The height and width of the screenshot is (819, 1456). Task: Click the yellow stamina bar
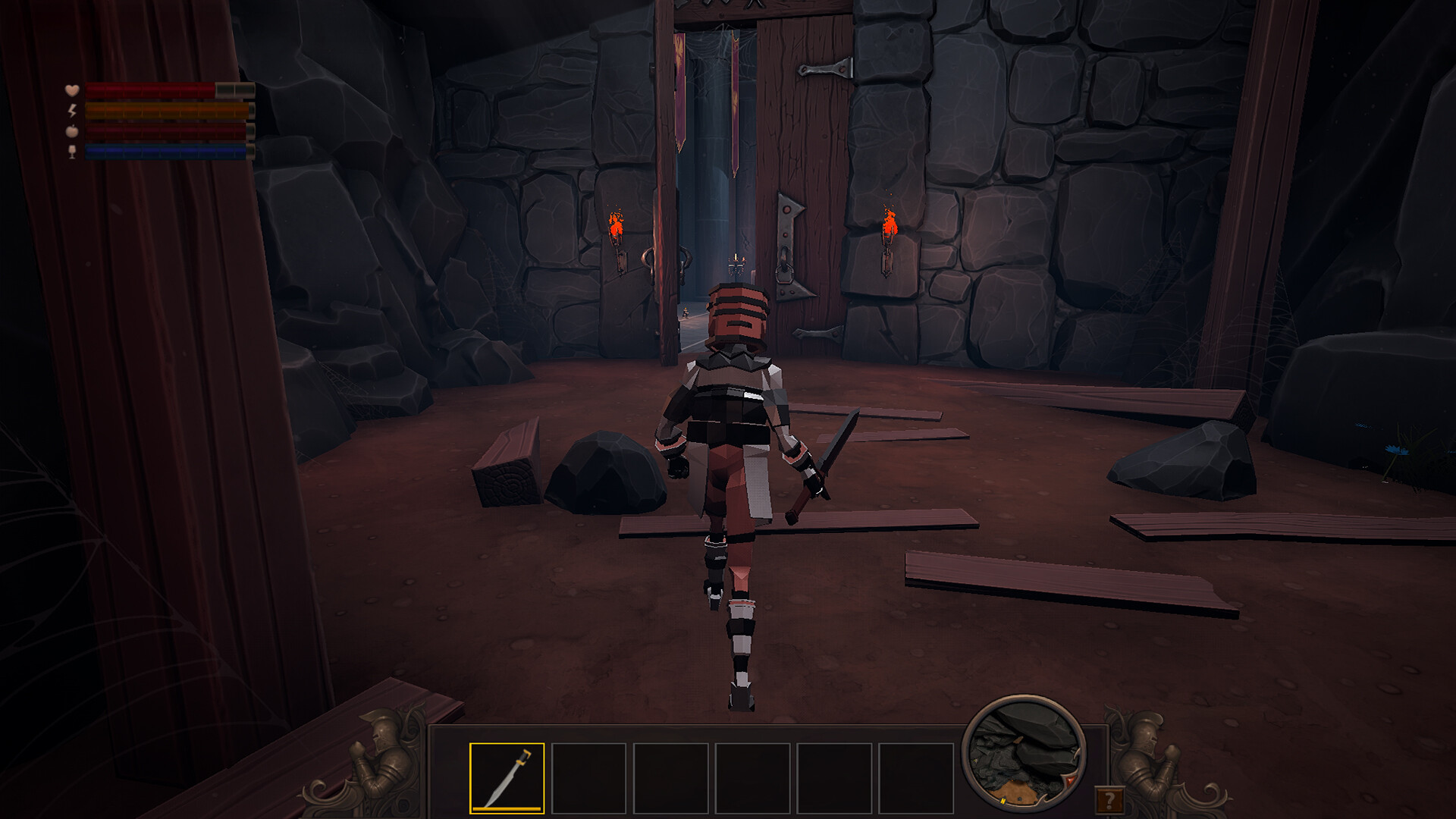[x=152, y=111]
